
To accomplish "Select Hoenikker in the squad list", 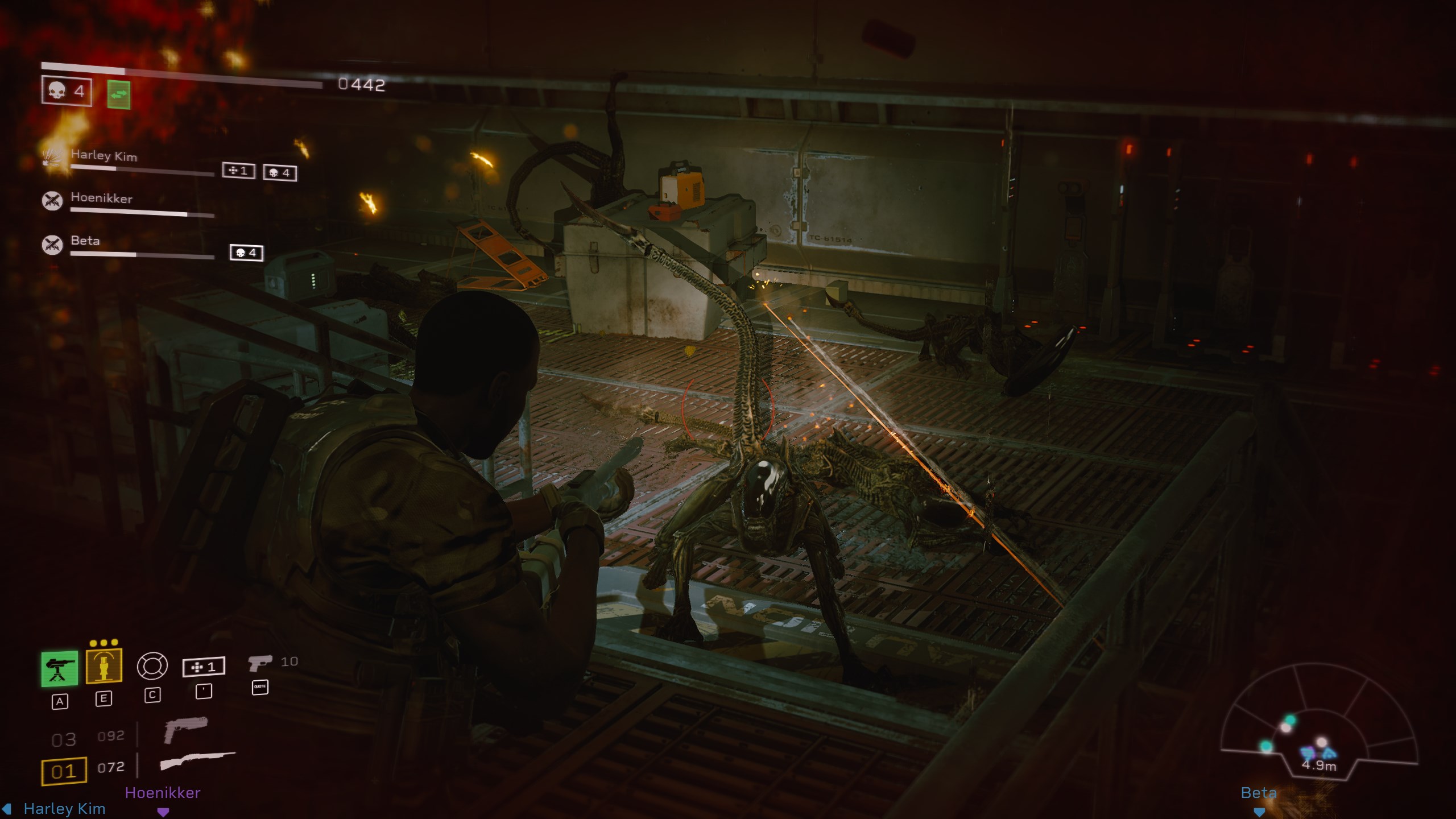I will [x=101, y=198].
